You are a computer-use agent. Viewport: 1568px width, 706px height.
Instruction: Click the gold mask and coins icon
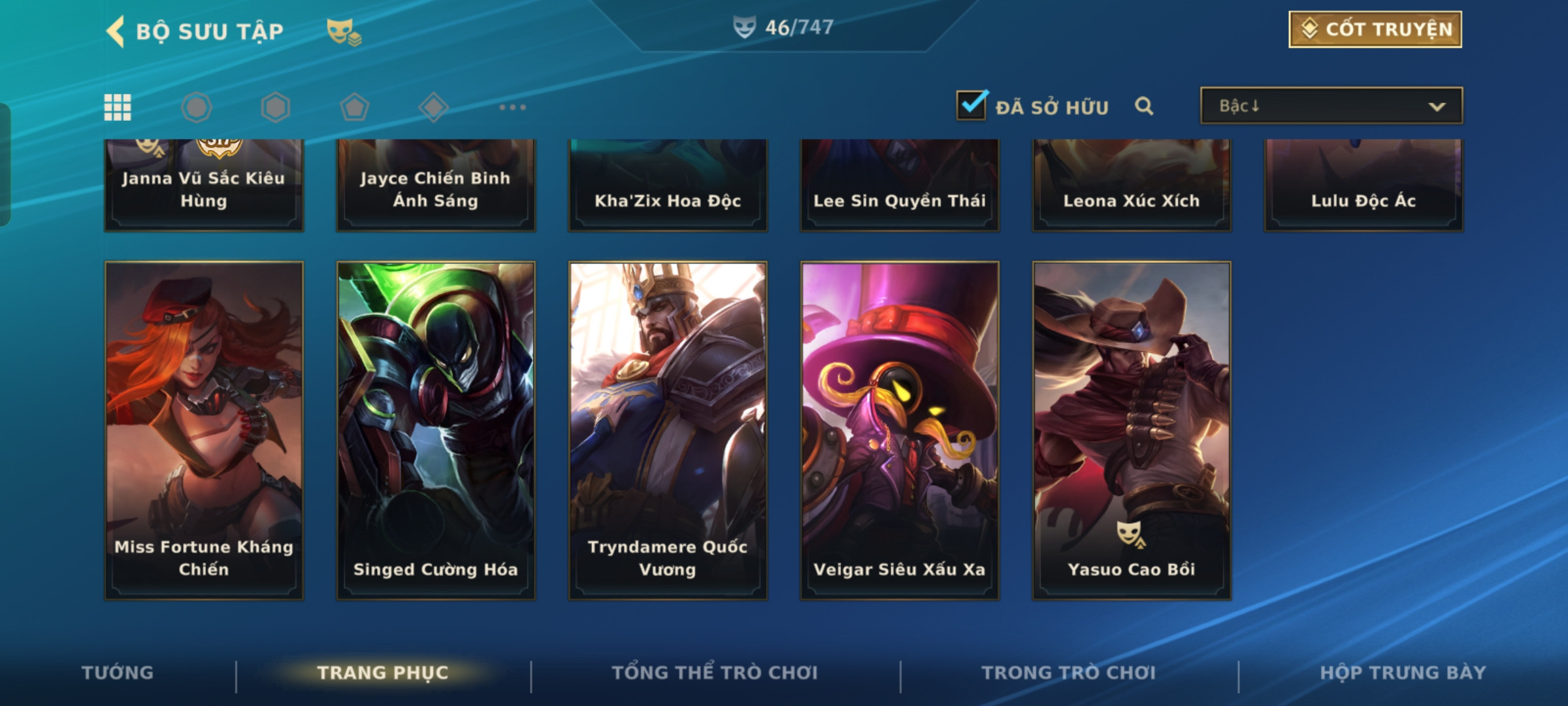tap(344, 31)
